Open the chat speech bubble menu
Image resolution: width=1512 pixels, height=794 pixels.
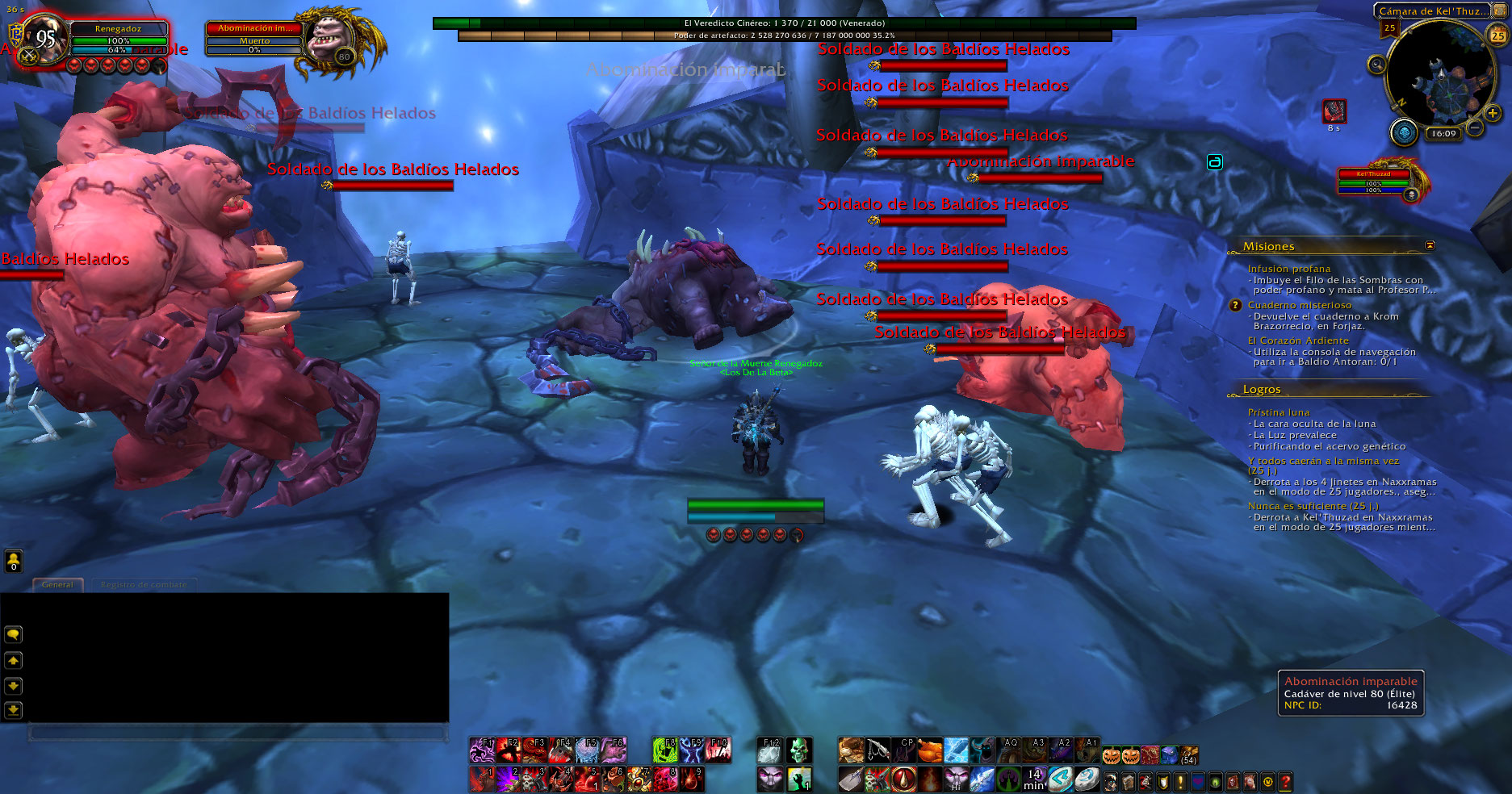(x=14, y=634)
